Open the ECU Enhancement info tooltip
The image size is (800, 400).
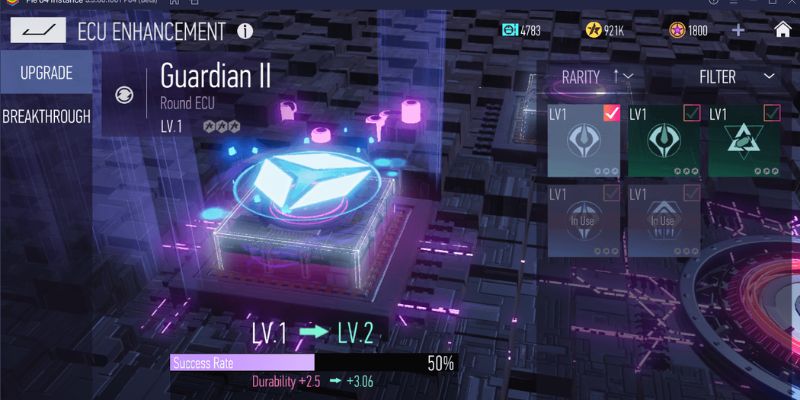[x=245, y=31]
